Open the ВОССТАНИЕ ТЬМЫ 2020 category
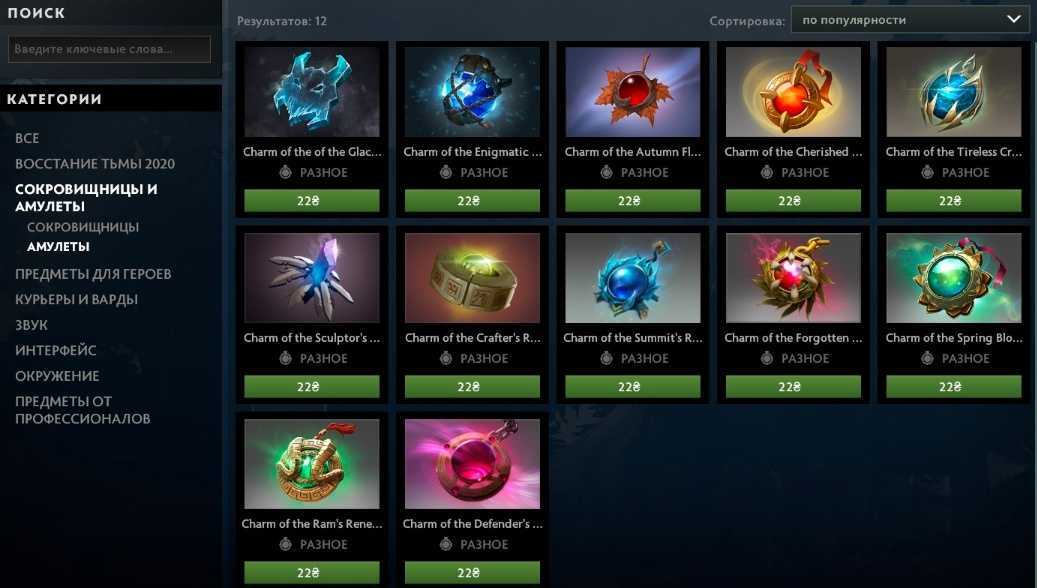This screenshot has height=588, width=1037. (95, 164)
